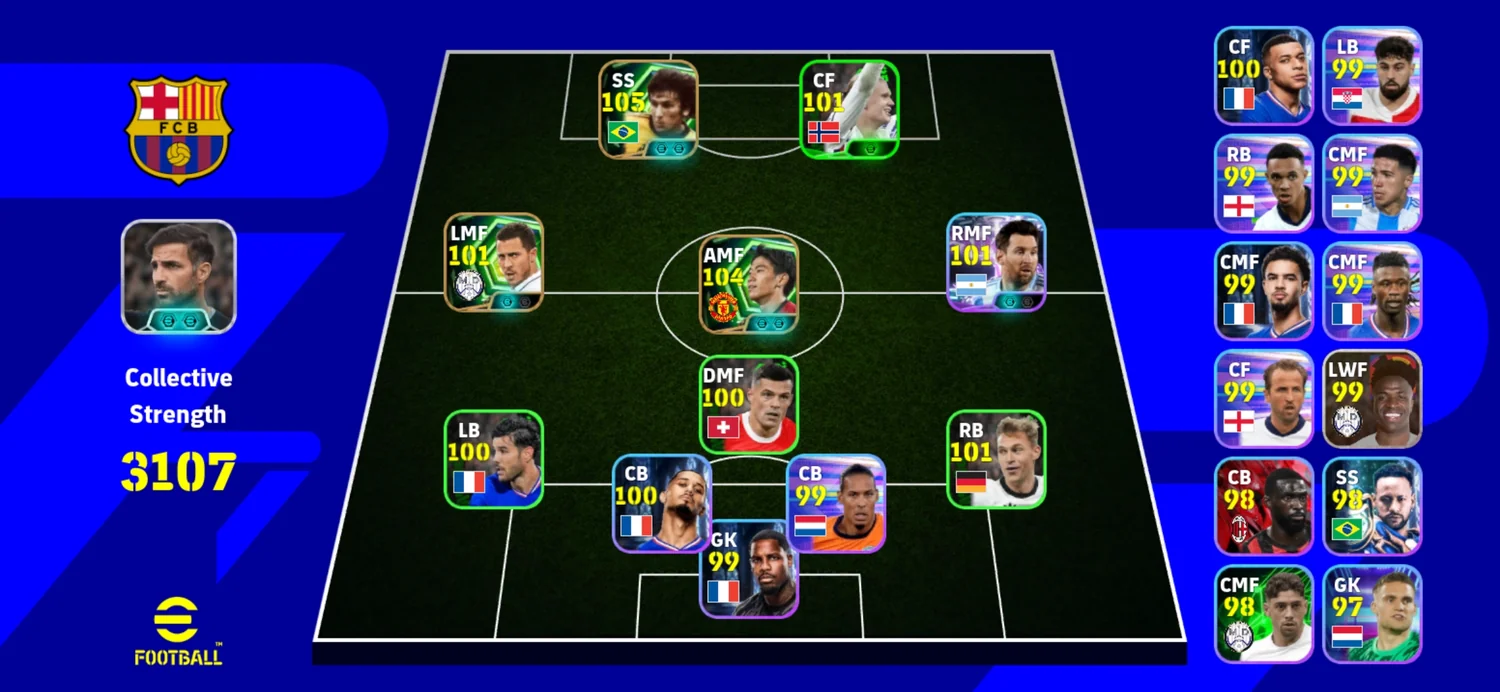Select the substitute CF 99 English card
Viewport: 1500px width, 692px height.
(1263, 398)
